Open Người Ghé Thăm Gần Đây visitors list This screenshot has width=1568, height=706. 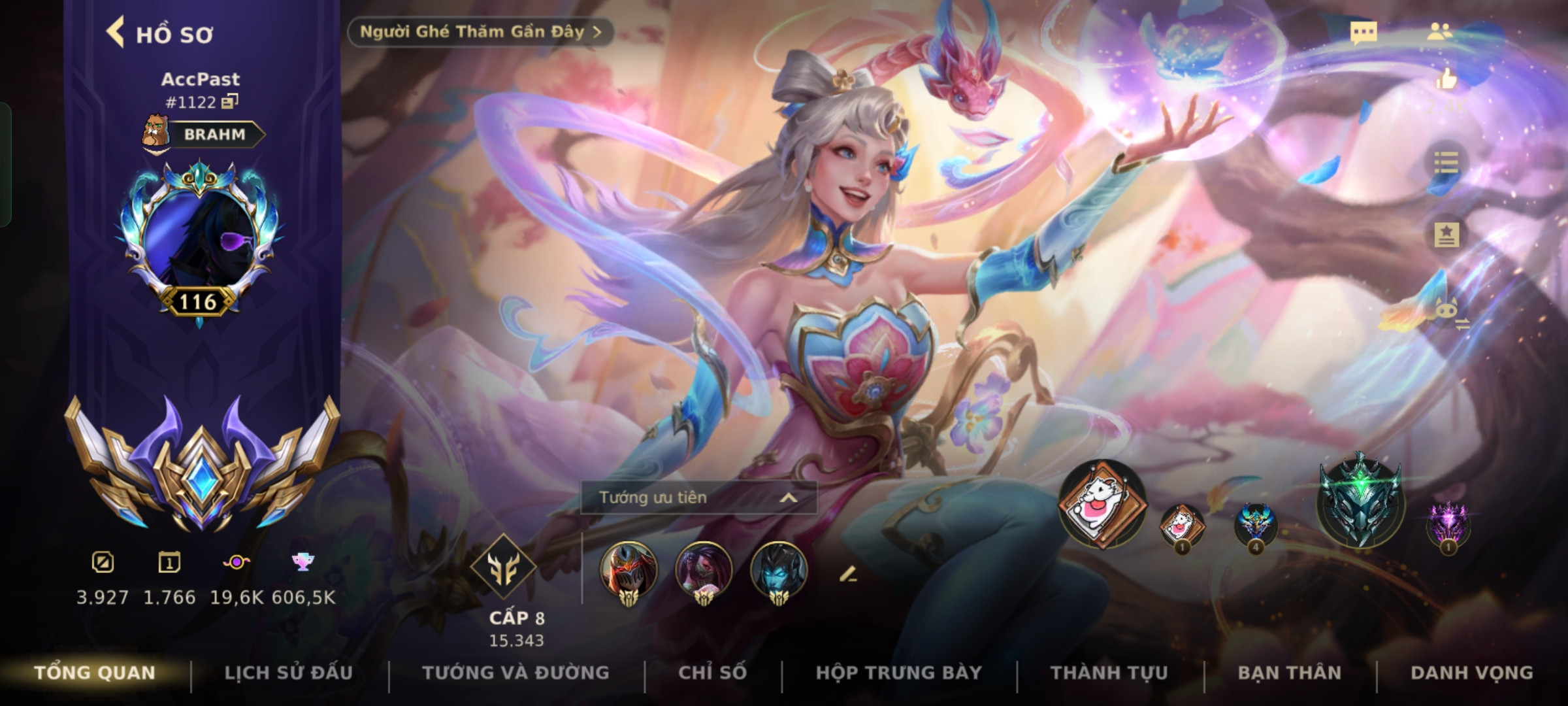480,32
